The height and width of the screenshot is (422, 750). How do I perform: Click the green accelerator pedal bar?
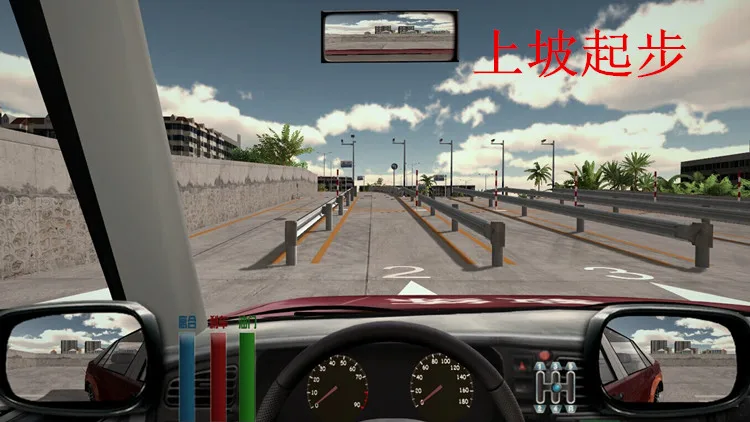pyautogui.click(x=246, y=375)
